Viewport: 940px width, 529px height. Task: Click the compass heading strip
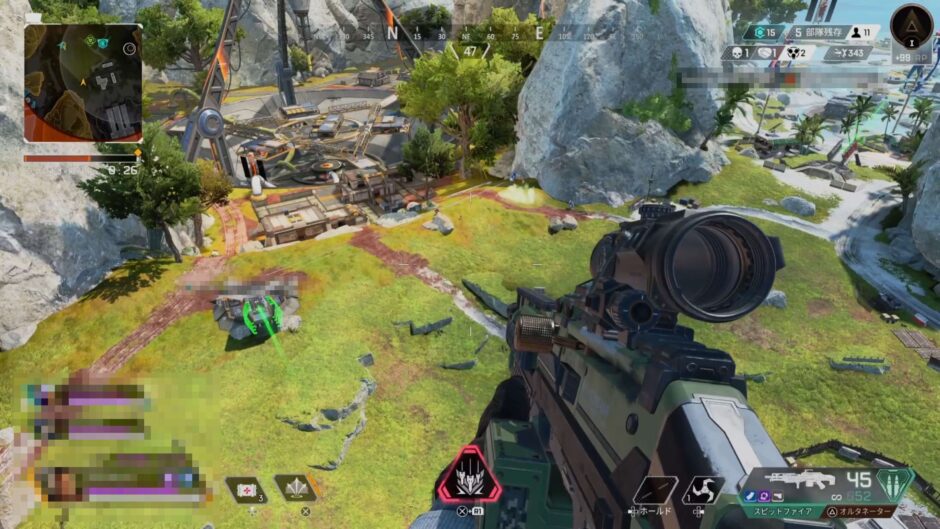[472, 33]
